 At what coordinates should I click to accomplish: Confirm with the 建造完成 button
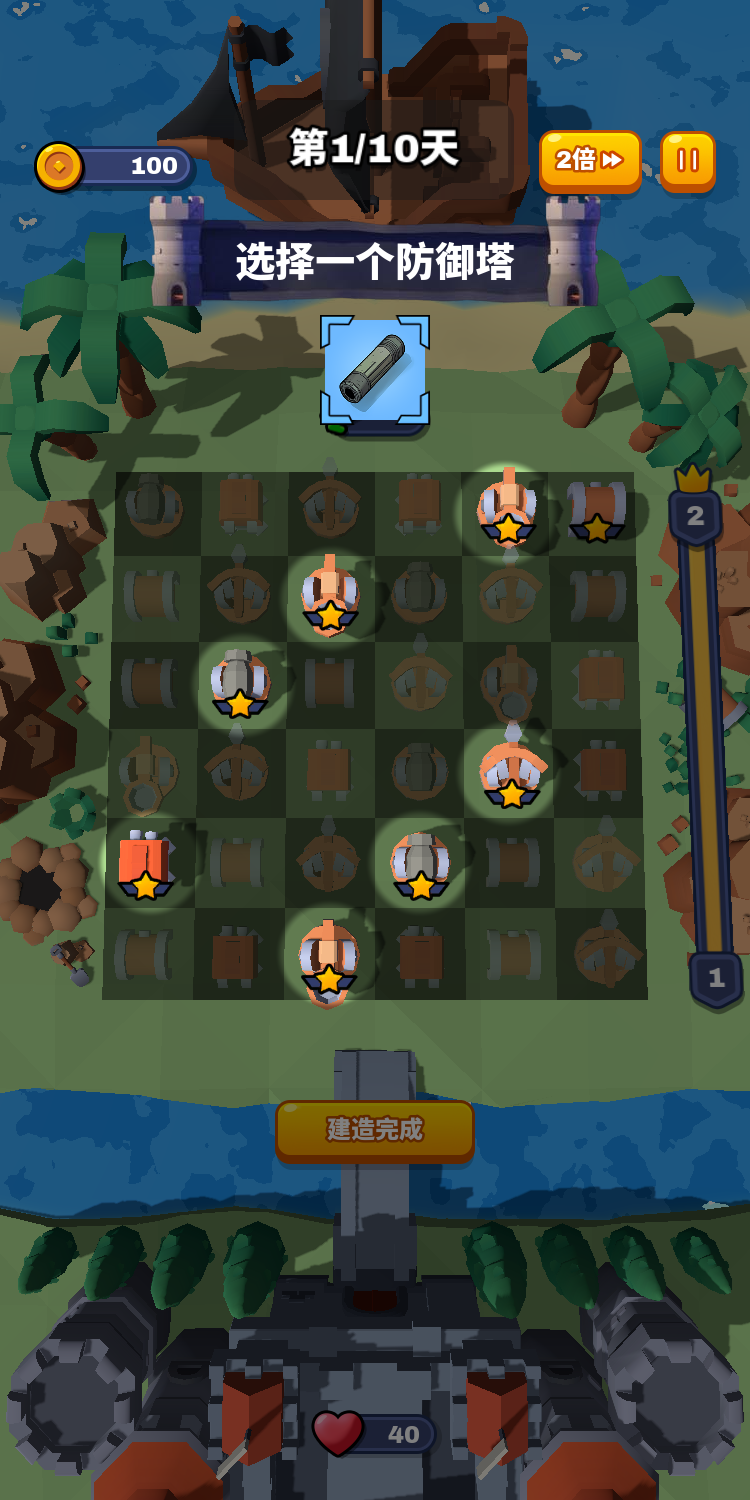(x=374, y=1130)
